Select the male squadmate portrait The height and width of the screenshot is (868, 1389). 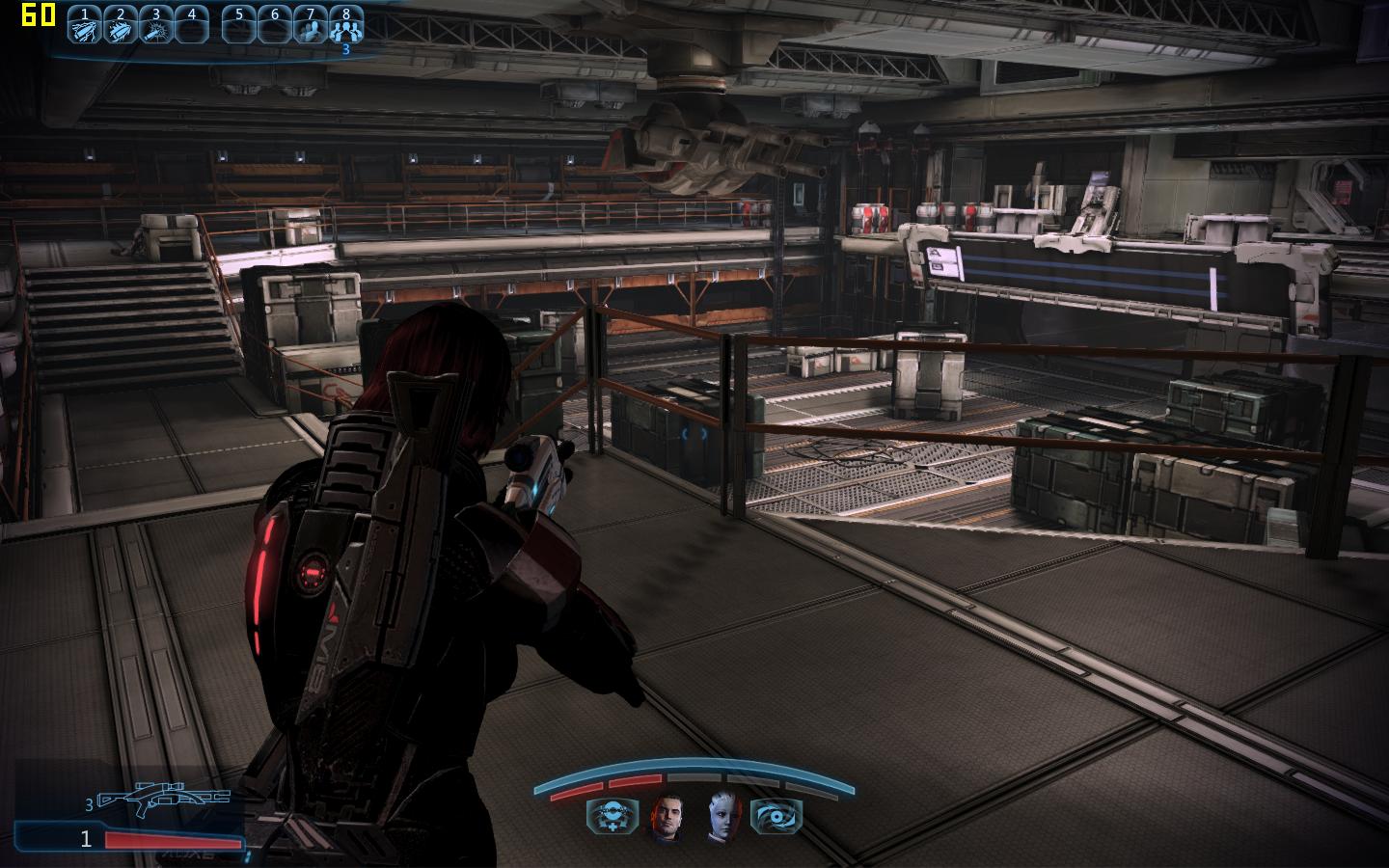[667, 817]
